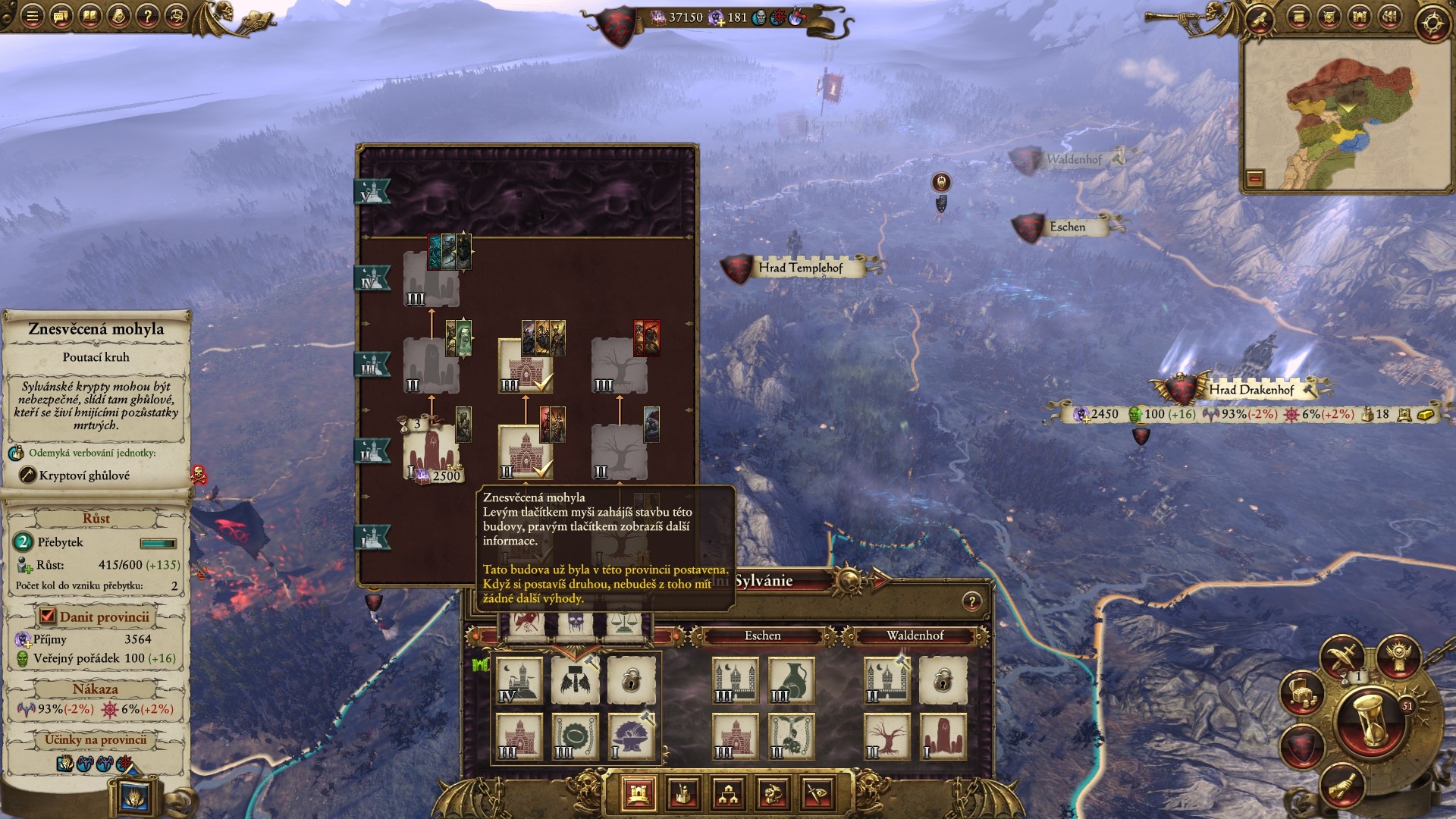This screenshot has width=1456, height=819.
Task: Select Waldenhof's dead tree building slot
Action: point(886,736)
